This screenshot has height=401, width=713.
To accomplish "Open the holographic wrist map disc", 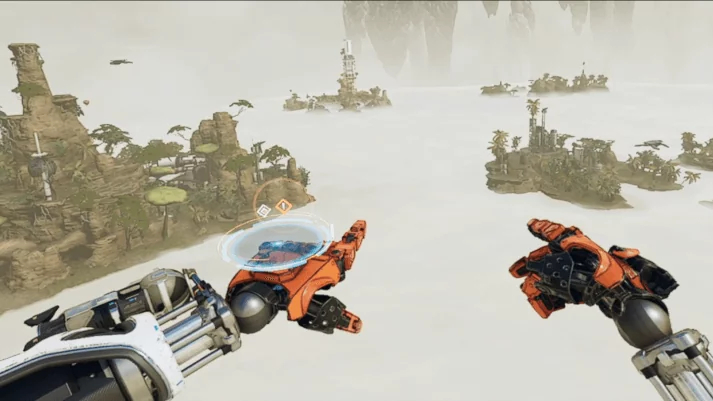I will click(x=276, y=243).
